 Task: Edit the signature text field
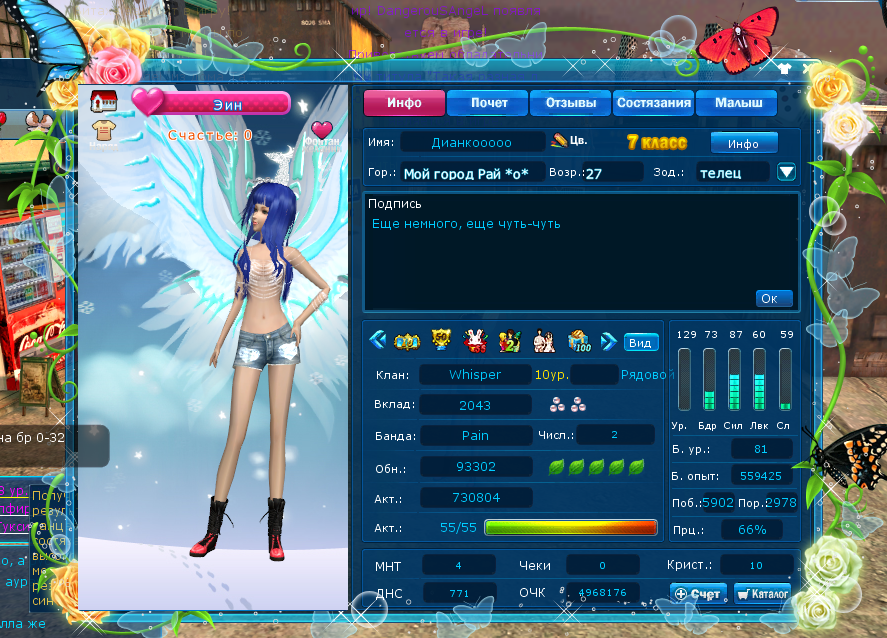coord(560,250)
